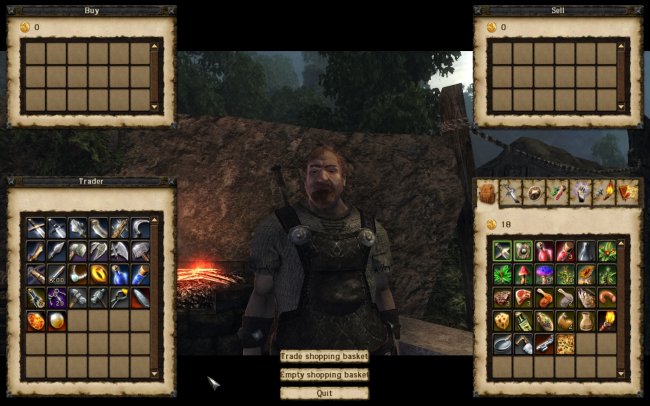
Task: Select the burning torch in your inventory
Action: click(607, 320)
